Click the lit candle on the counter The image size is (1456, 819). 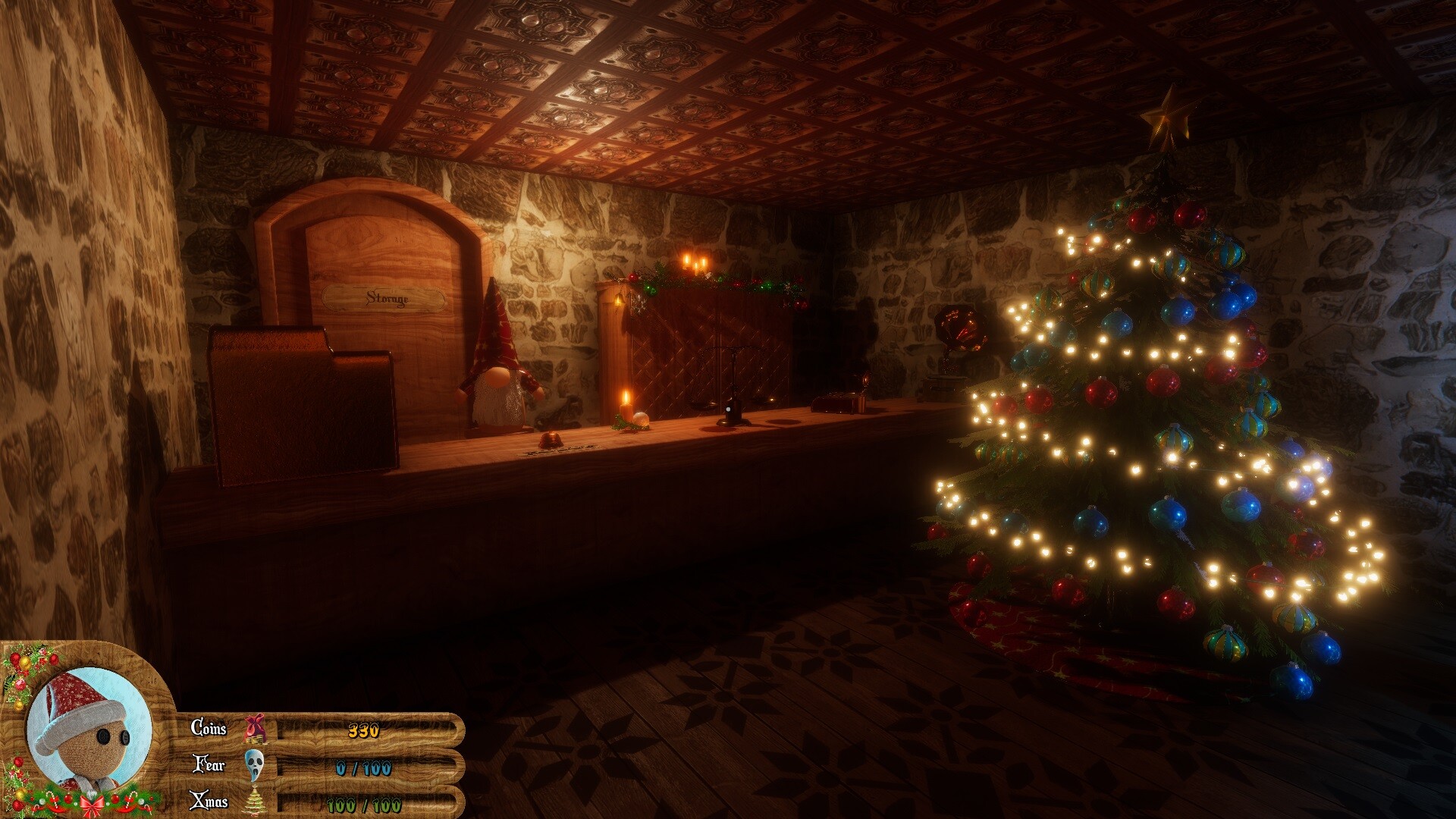coord(625,409)
